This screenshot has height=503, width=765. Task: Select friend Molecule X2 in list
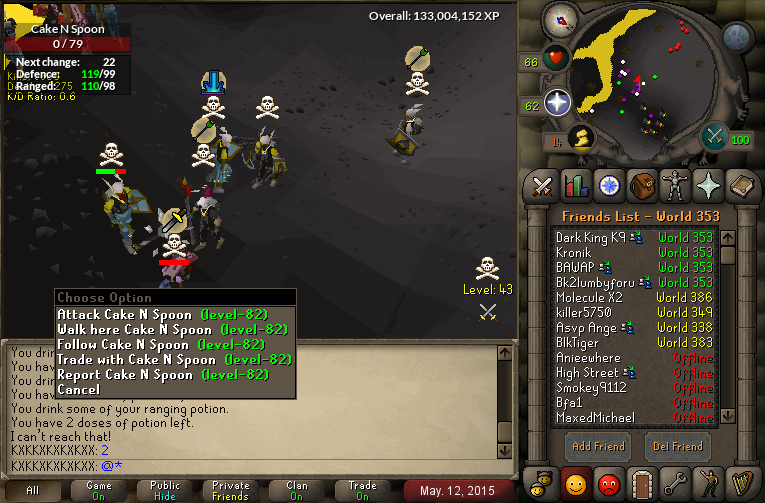tap(589, 297)
